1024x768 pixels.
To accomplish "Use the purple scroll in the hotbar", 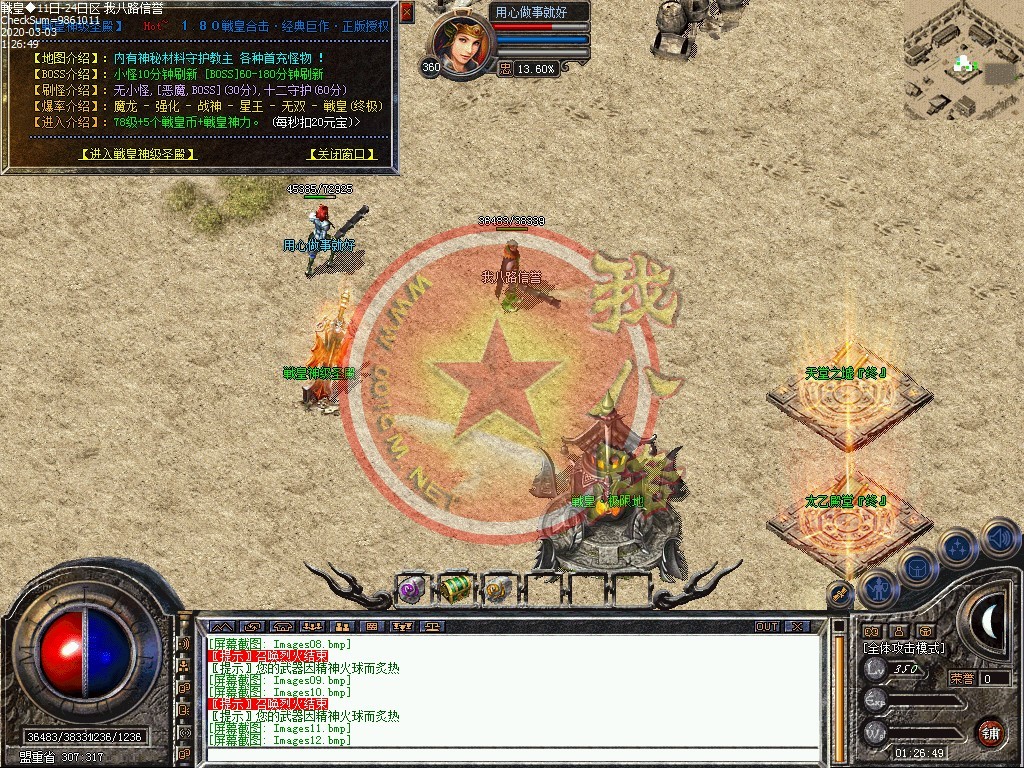I will coord(412,590).
